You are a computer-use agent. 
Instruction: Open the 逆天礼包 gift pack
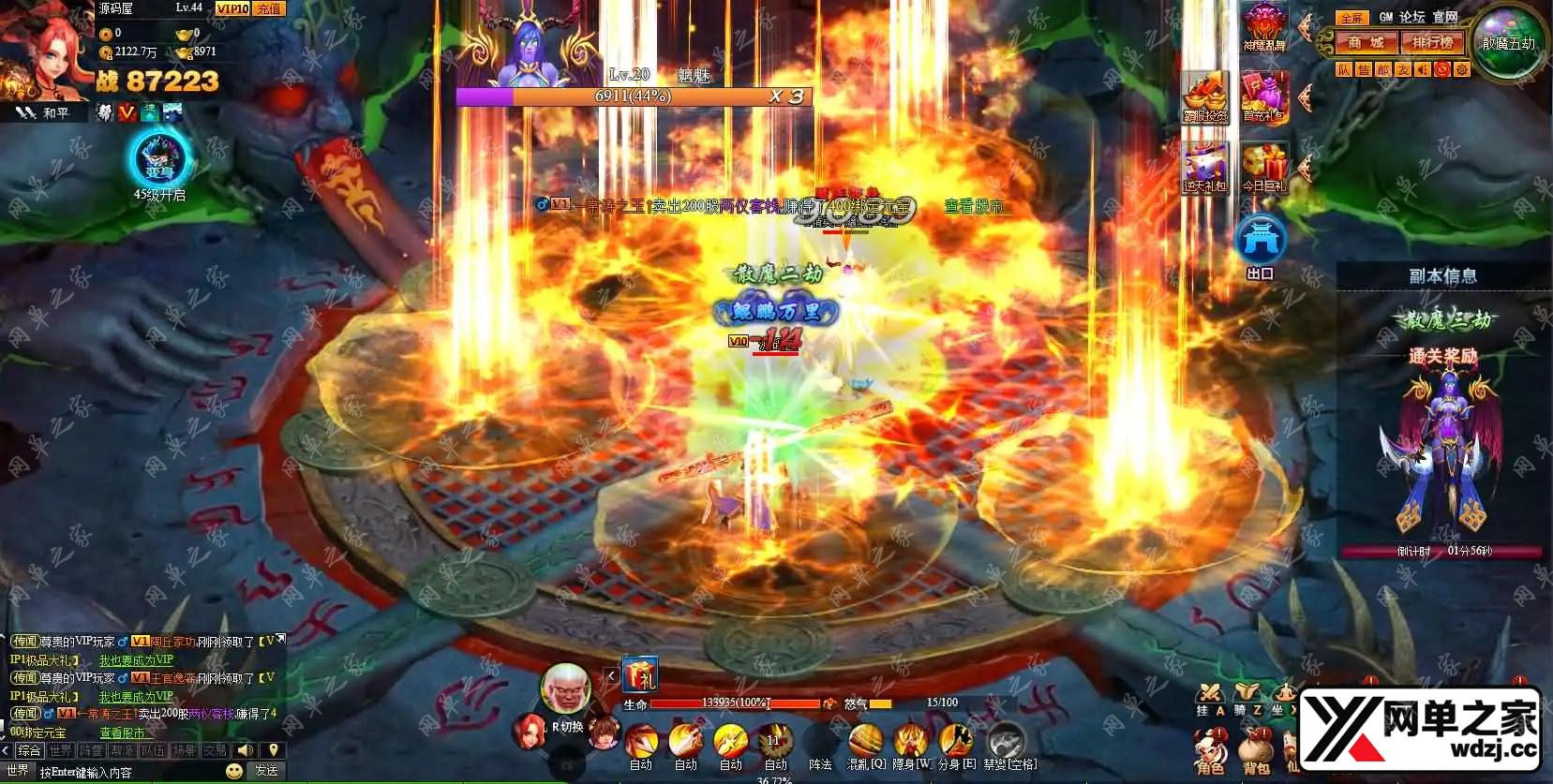[x=1204, y=170]
